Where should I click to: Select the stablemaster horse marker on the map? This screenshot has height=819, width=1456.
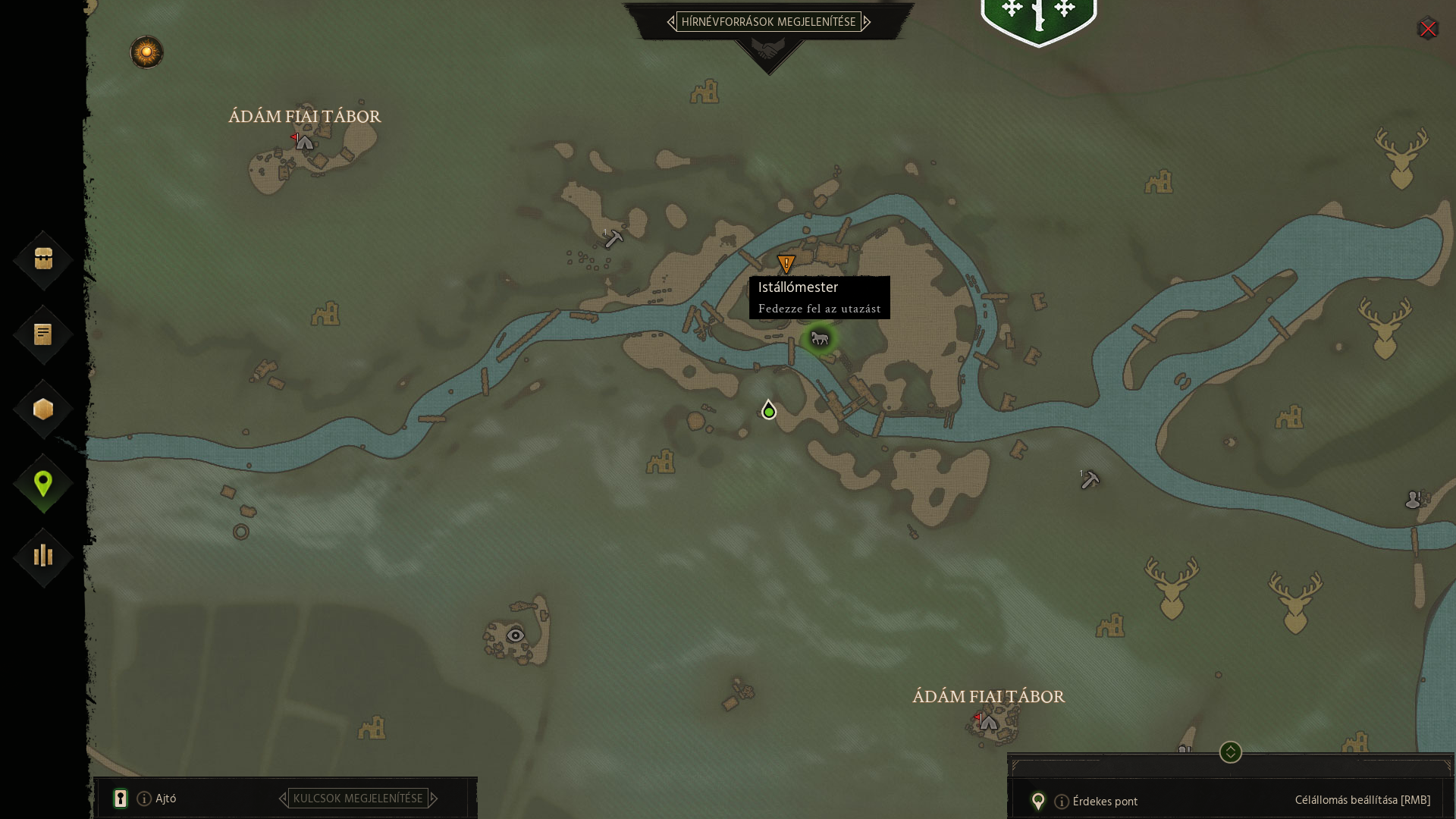pyautogui.click(x=819, y=338)
